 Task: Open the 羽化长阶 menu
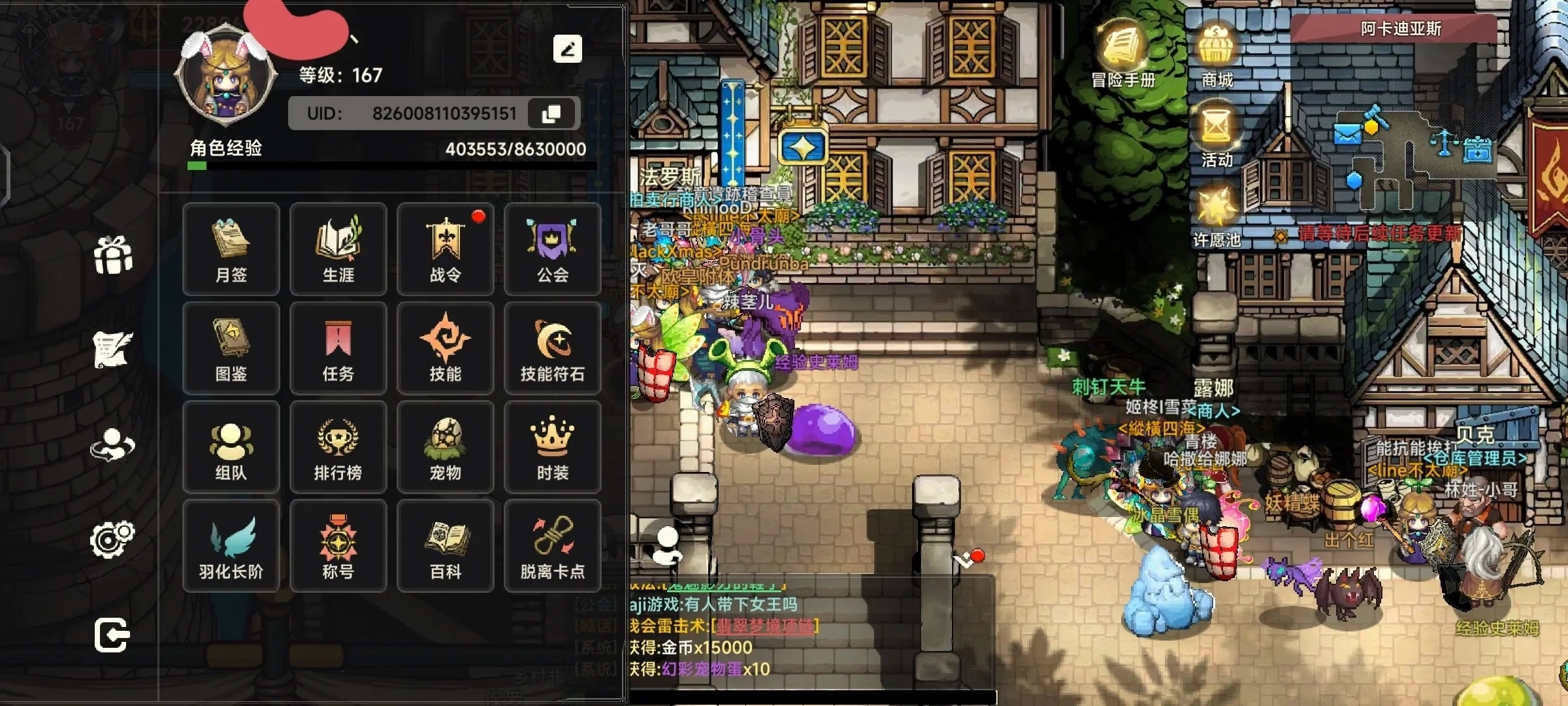tap(231, 546)
